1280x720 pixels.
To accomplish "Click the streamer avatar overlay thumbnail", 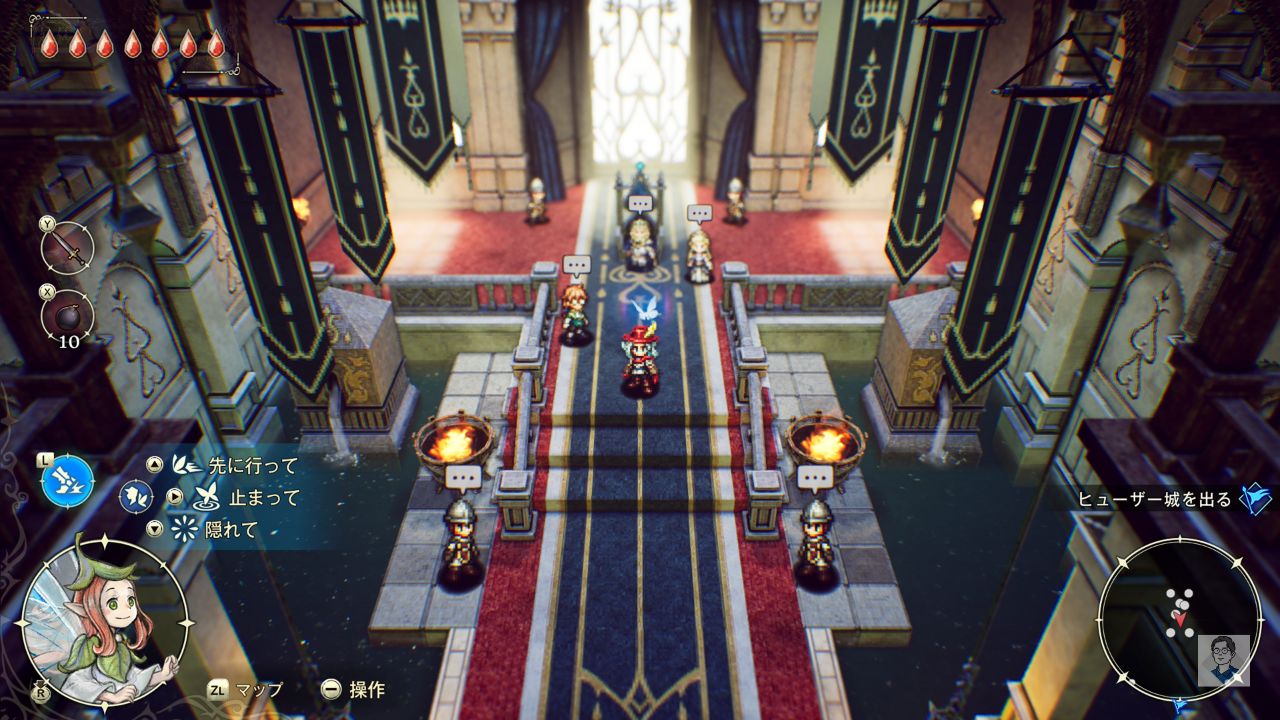I will [1223, 660].
